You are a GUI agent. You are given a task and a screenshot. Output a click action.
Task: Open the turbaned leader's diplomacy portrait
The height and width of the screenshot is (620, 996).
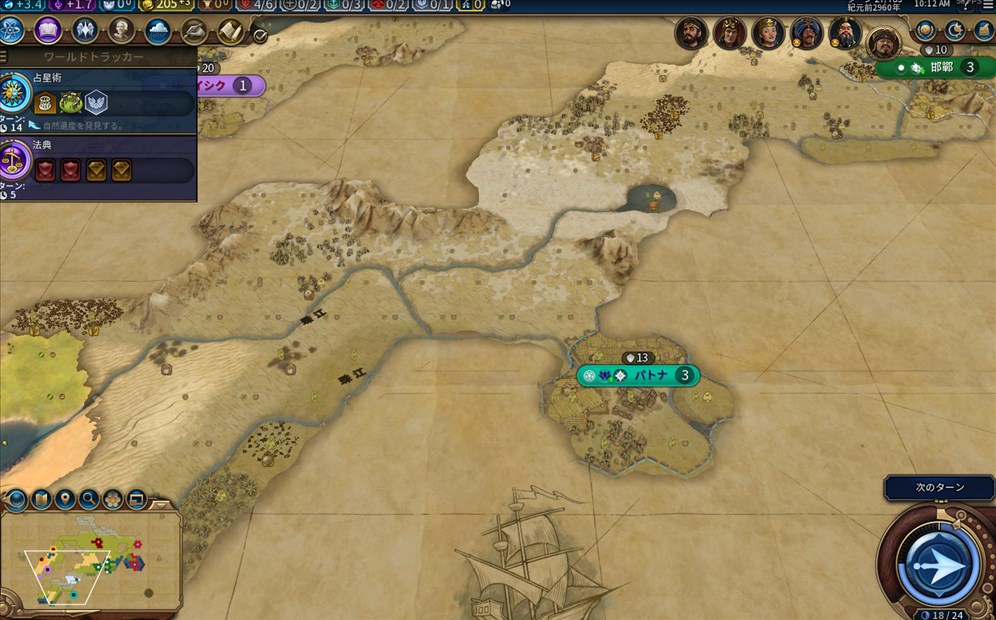point(806,34)
